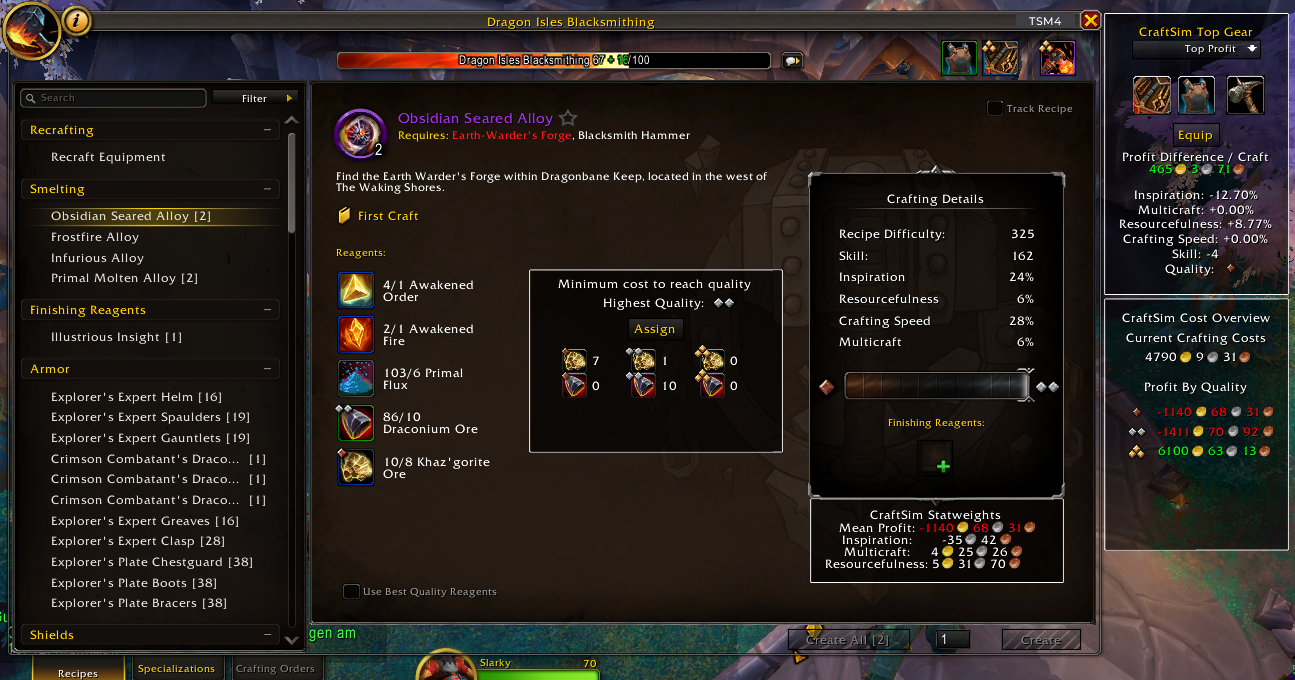Collapse the Smelting category
The height and width of the screenshot is (680, 1295).
click(x=267, y=189)
